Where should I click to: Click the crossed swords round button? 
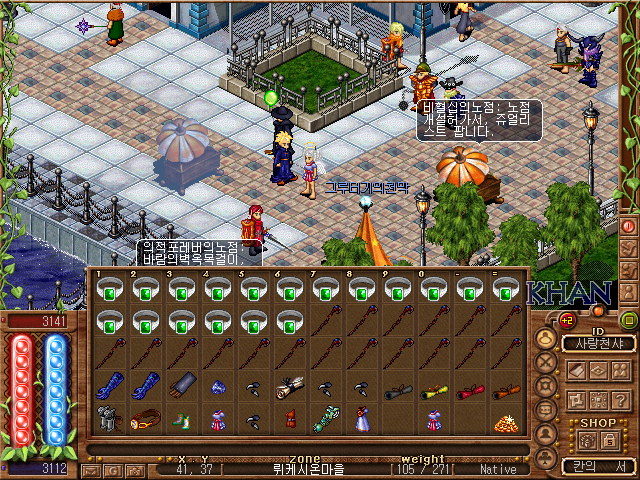(546, 361)
